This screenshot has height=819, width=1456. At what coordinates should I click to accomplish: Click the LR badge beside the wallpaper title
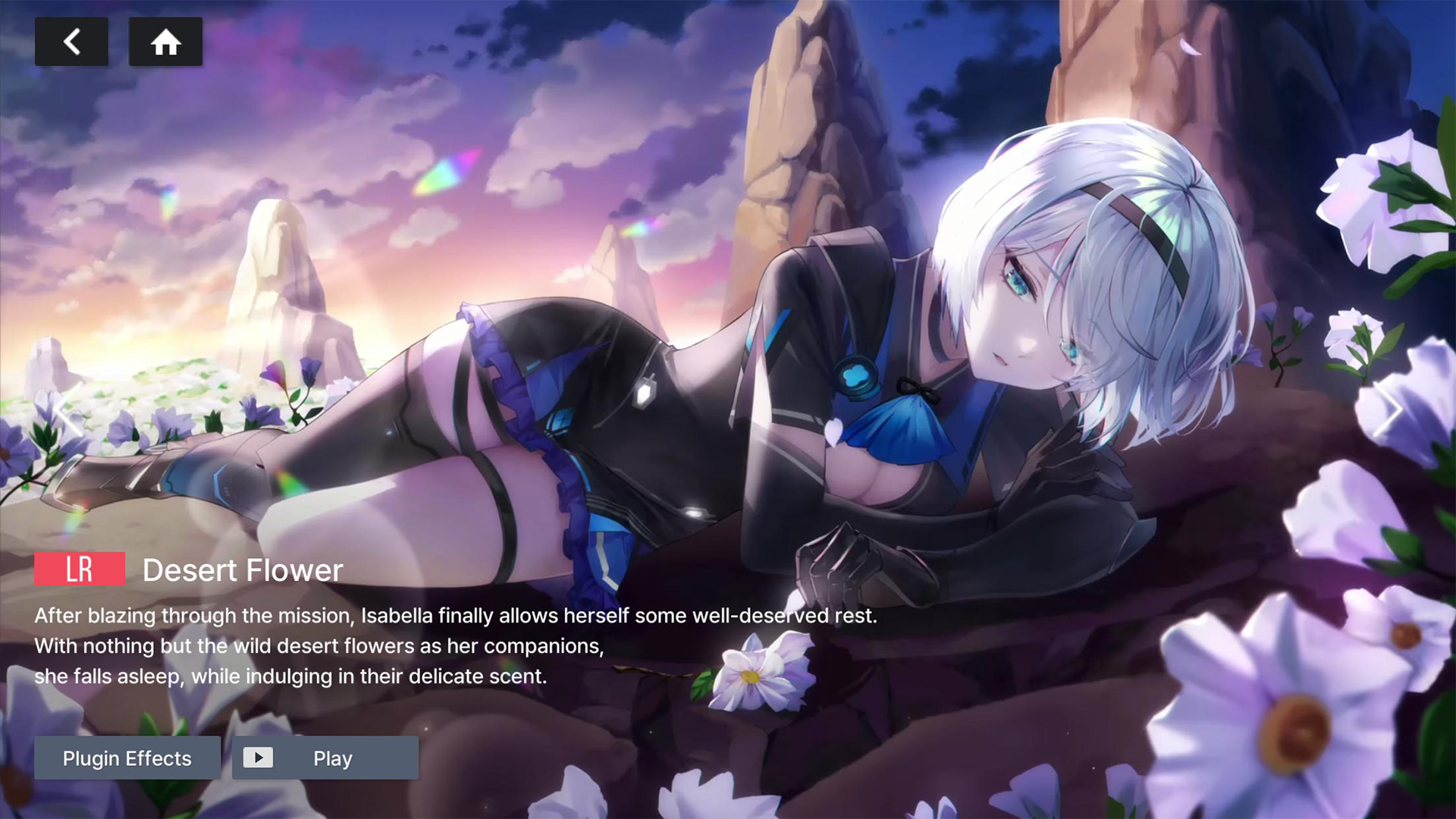pyautogui.click(x=80, y=569)
